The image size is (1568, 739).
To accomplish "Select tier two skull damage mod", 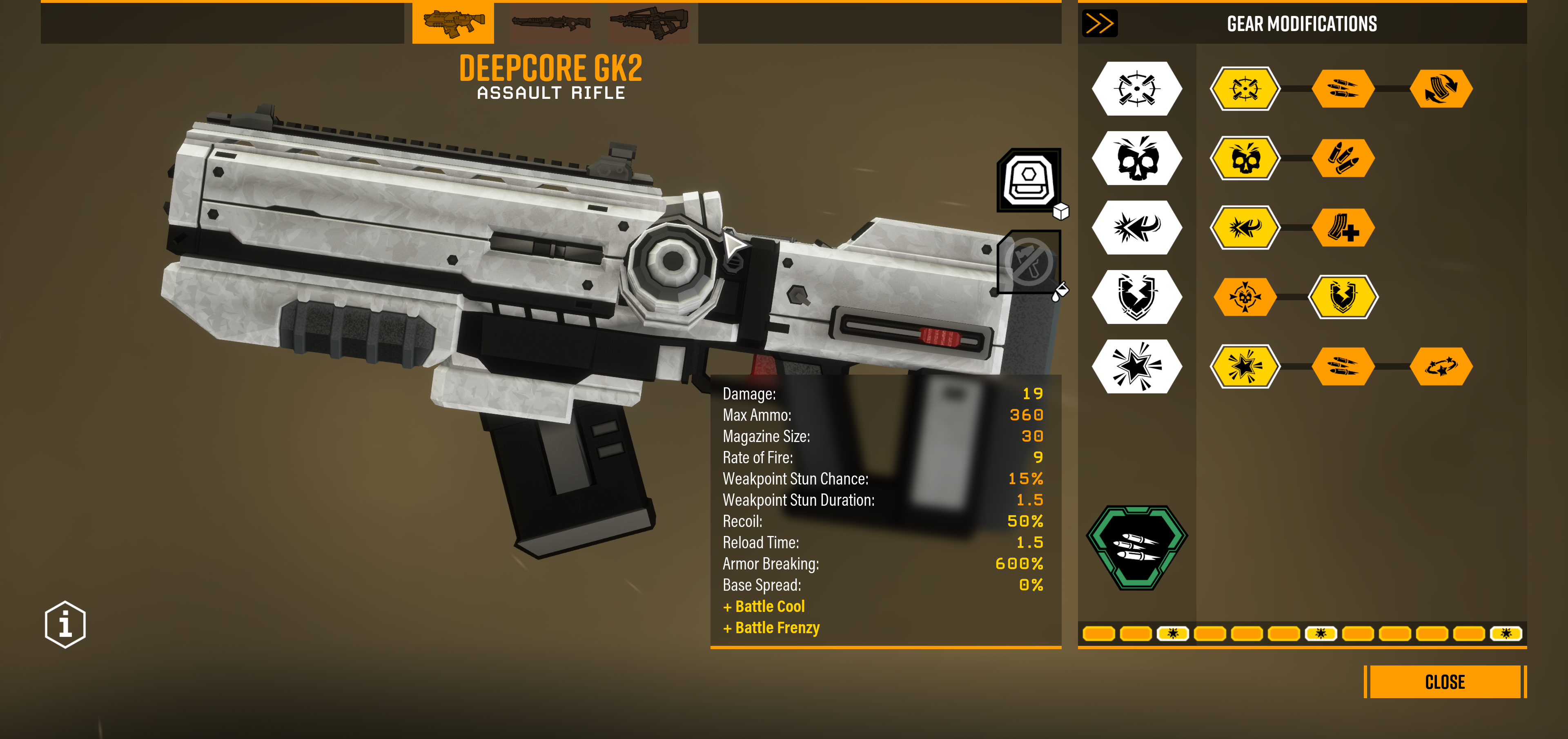I will pos(1245,158).
